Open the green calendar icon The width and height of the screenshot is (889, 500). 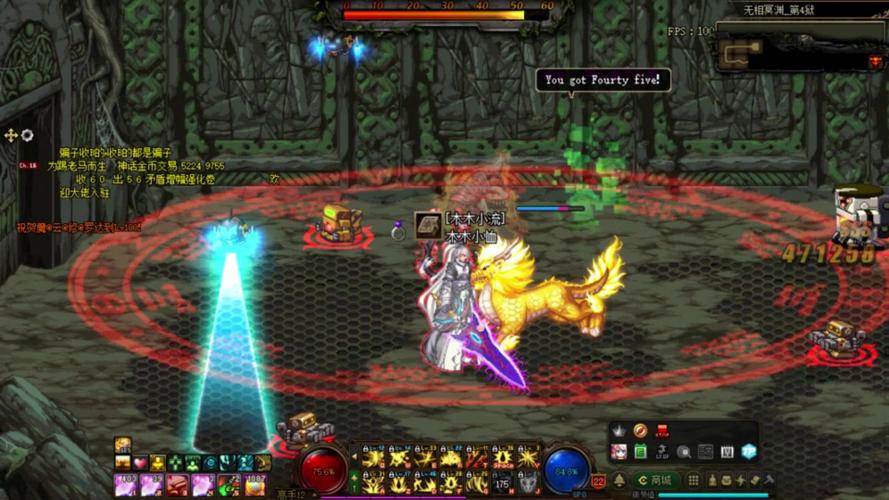tap(640, 452)
